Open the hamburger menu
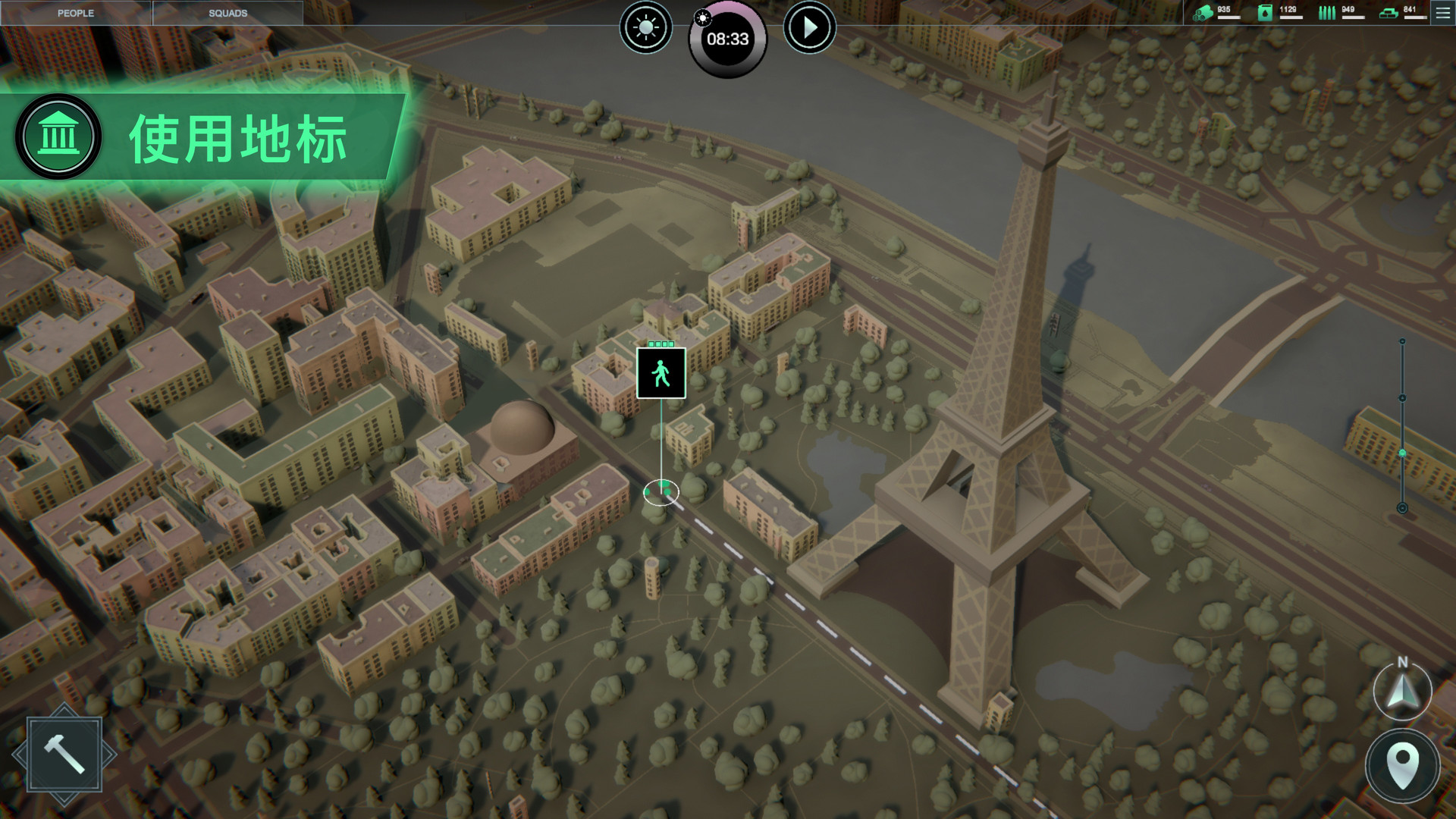1456x819 pixels. pos(1442,13)
